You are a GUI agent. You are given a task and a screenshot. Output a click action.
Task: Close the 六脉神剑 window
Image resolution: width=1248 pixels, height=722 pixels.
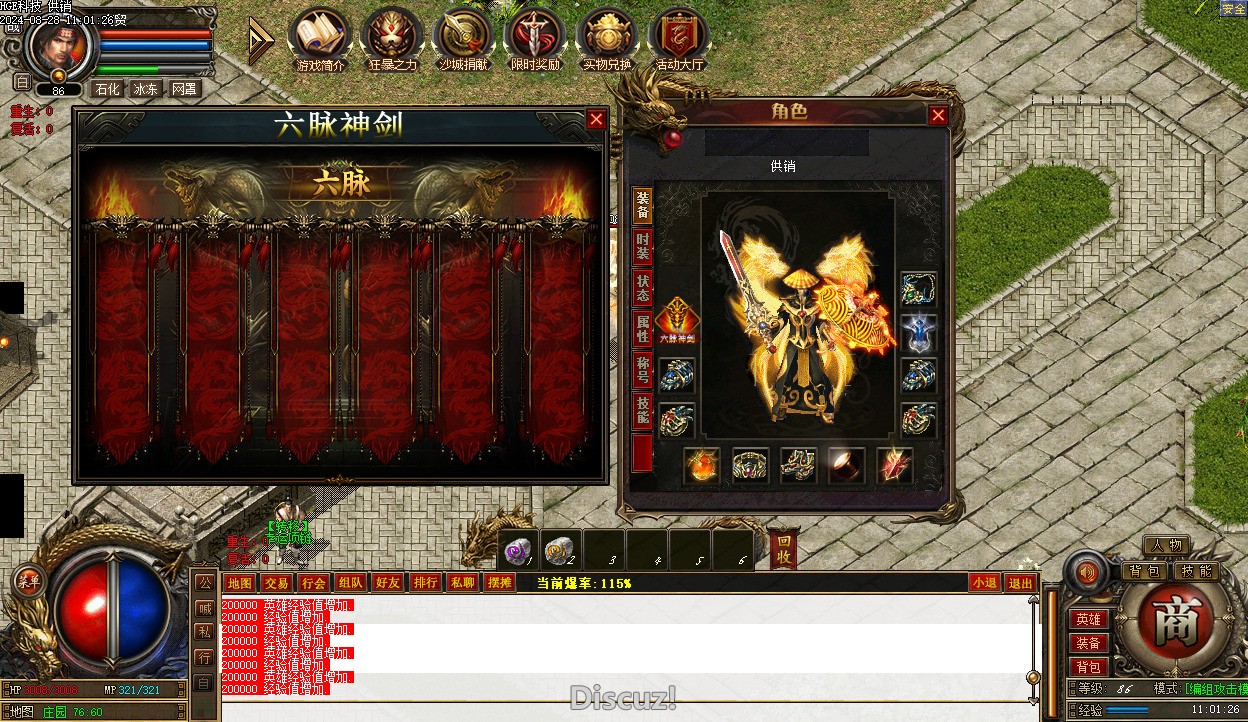(596, 120)
